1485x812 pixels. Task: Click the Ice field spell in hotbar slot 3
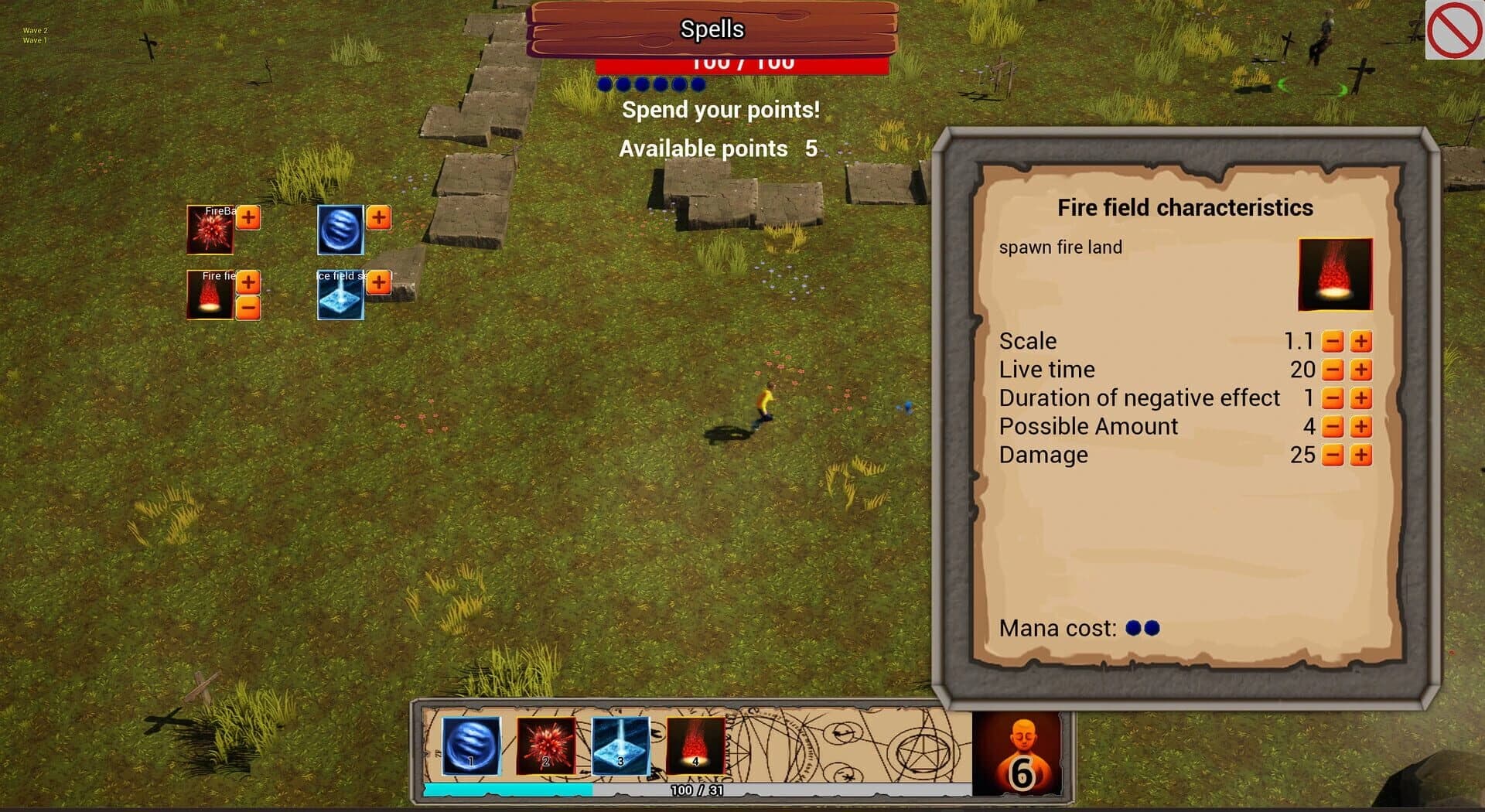click(620, 745)
